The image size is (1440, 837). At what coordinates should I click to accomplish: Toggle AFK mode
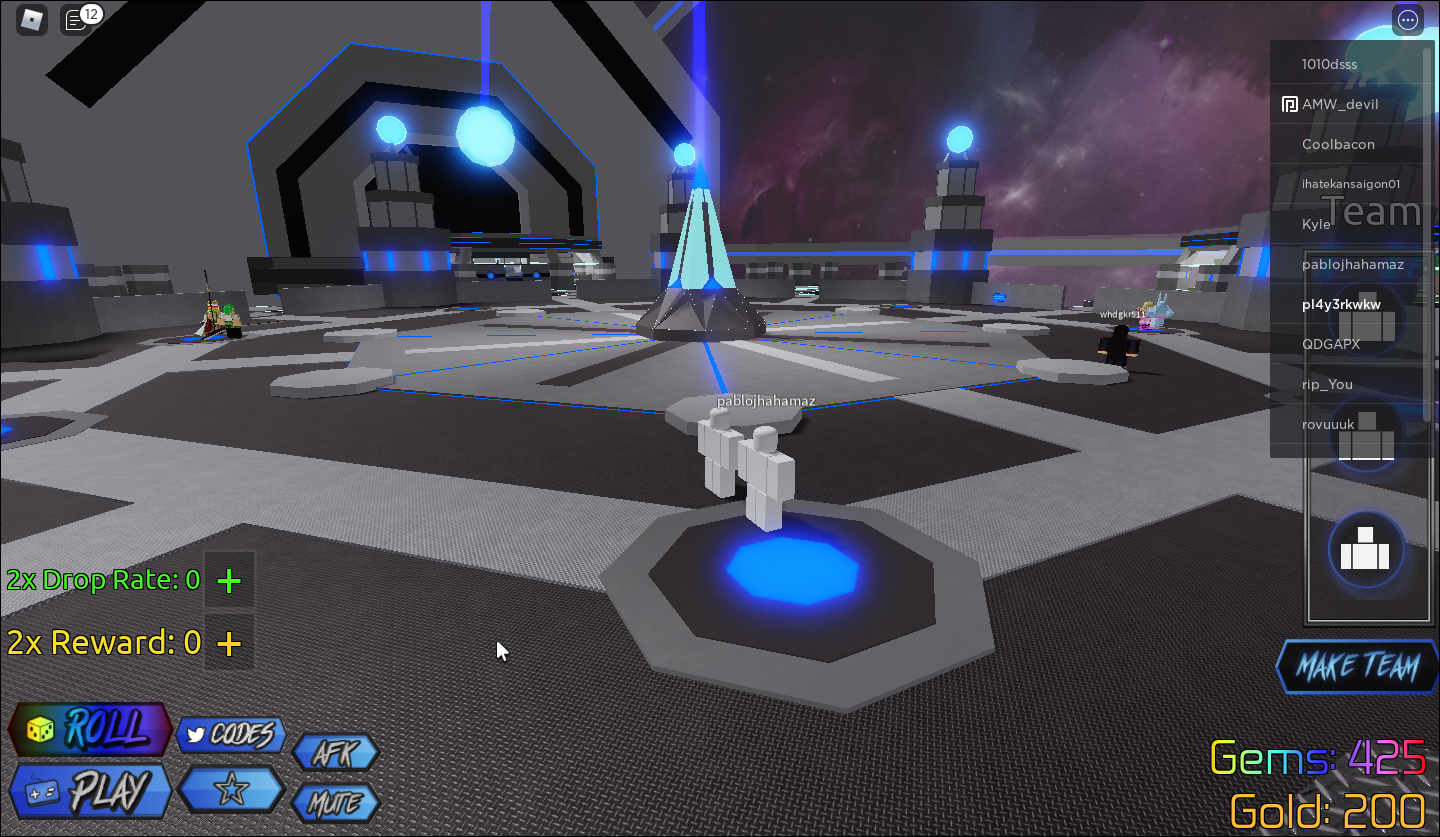(x=335, y=753)
